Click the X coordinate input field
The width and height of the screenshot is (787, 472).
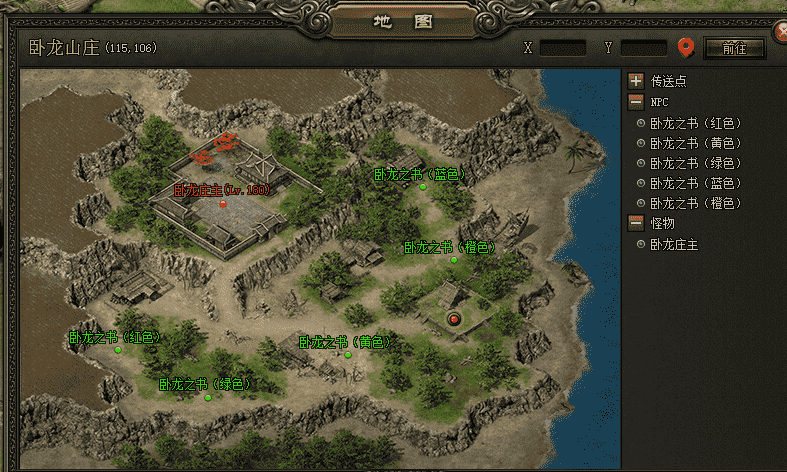[x=563, y=48]
